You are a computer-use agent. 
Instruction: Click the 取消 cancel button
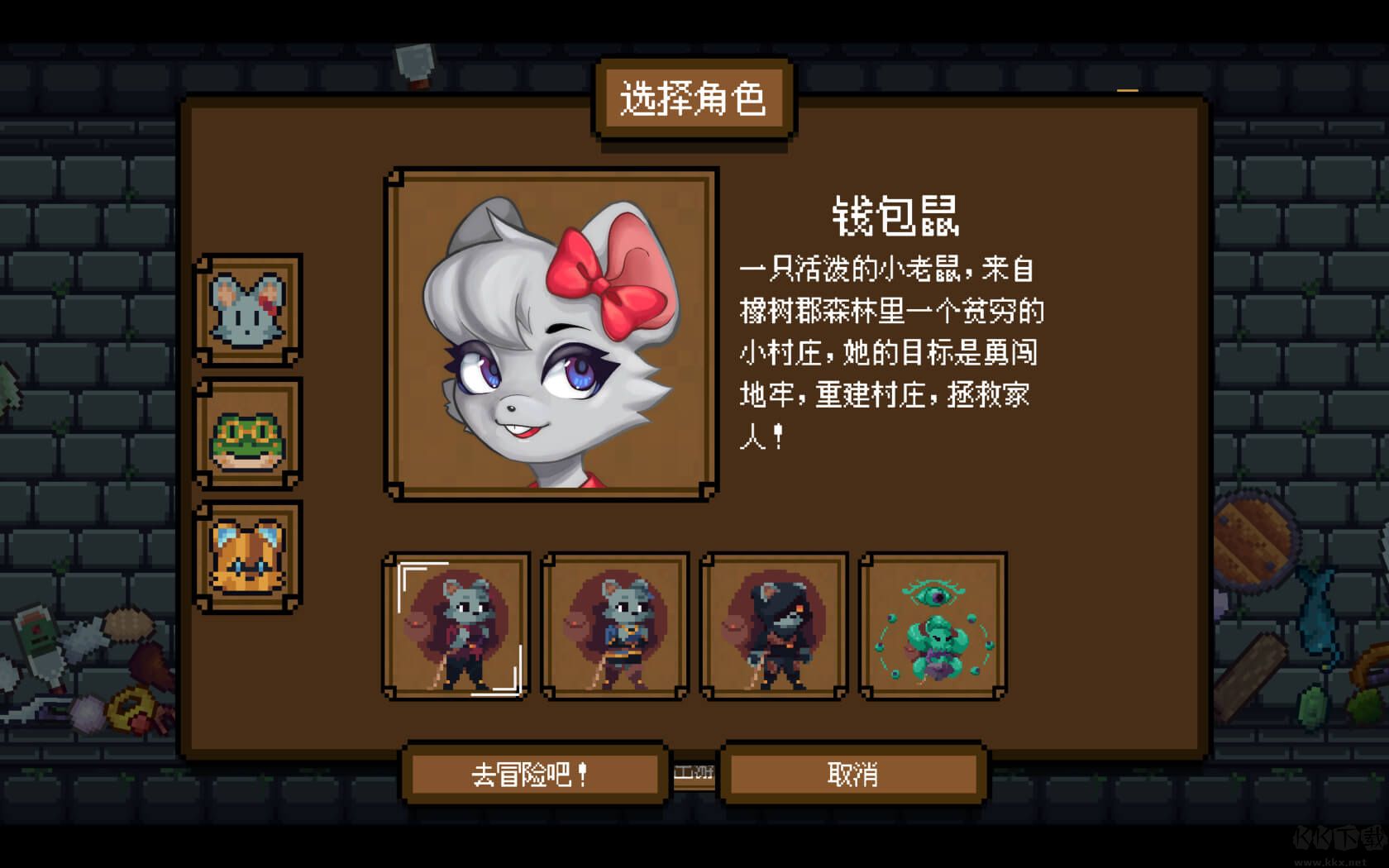[852, 775]
